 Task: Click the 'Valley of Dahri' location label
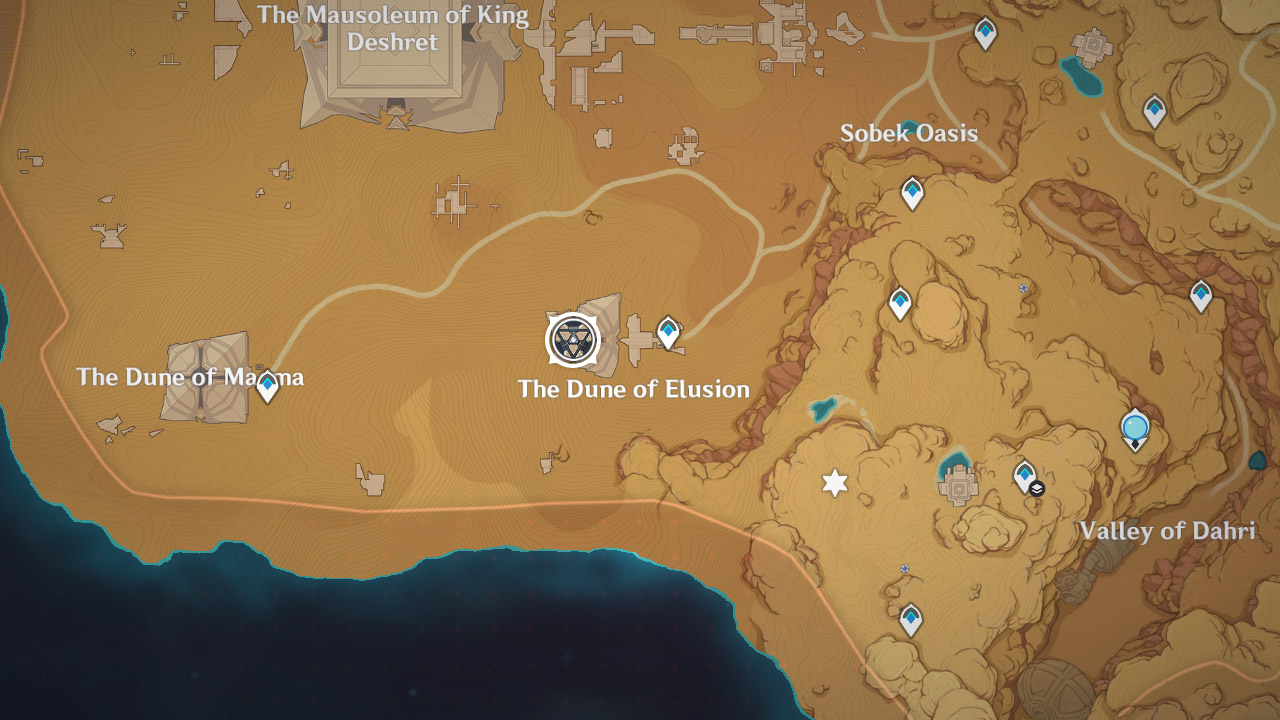coord(1170,531)
